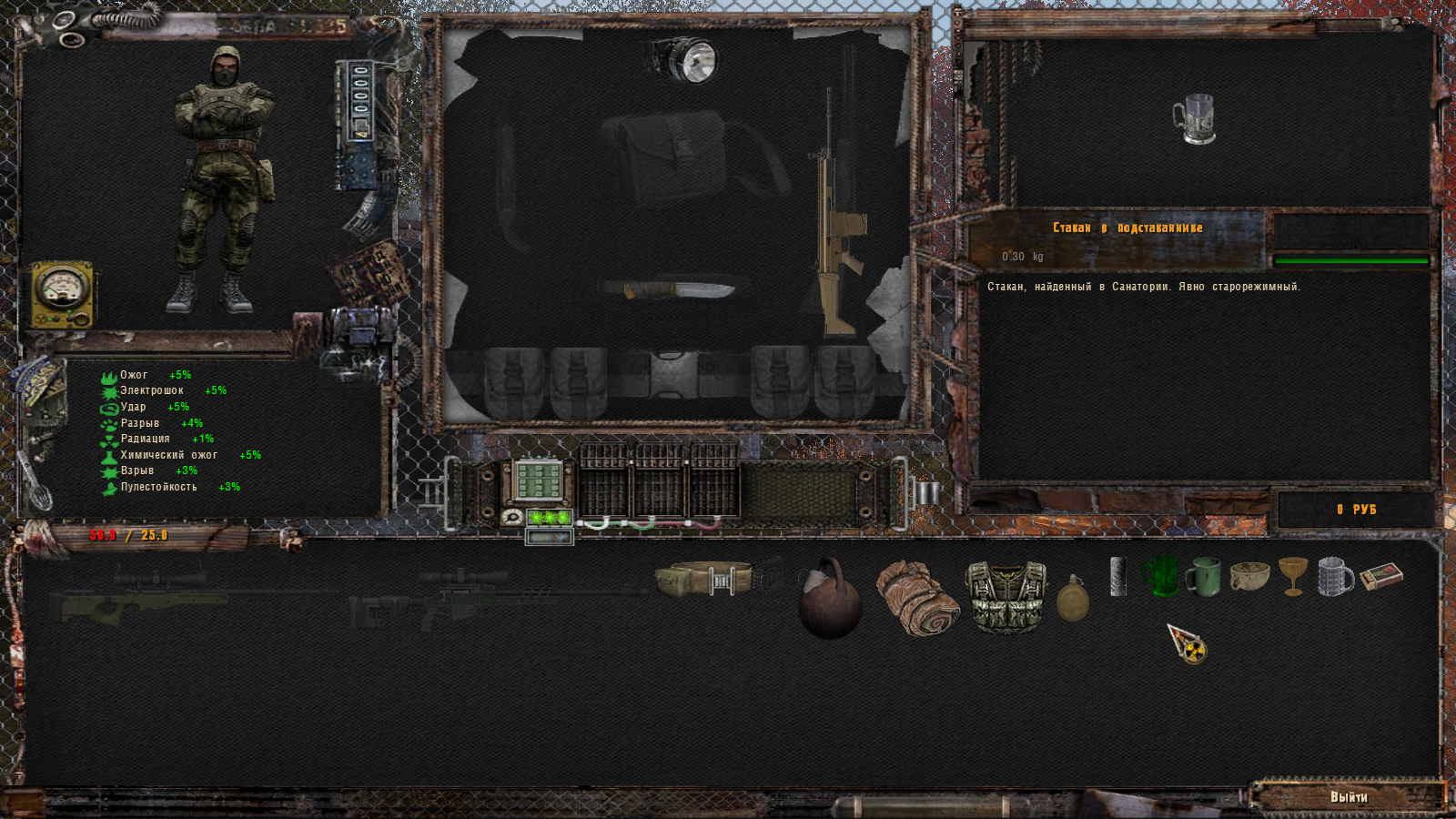The width and height of the screenshot is (1456, 819).
Task: Choose the rolled sleeping bag
Action: click(917, 598)
